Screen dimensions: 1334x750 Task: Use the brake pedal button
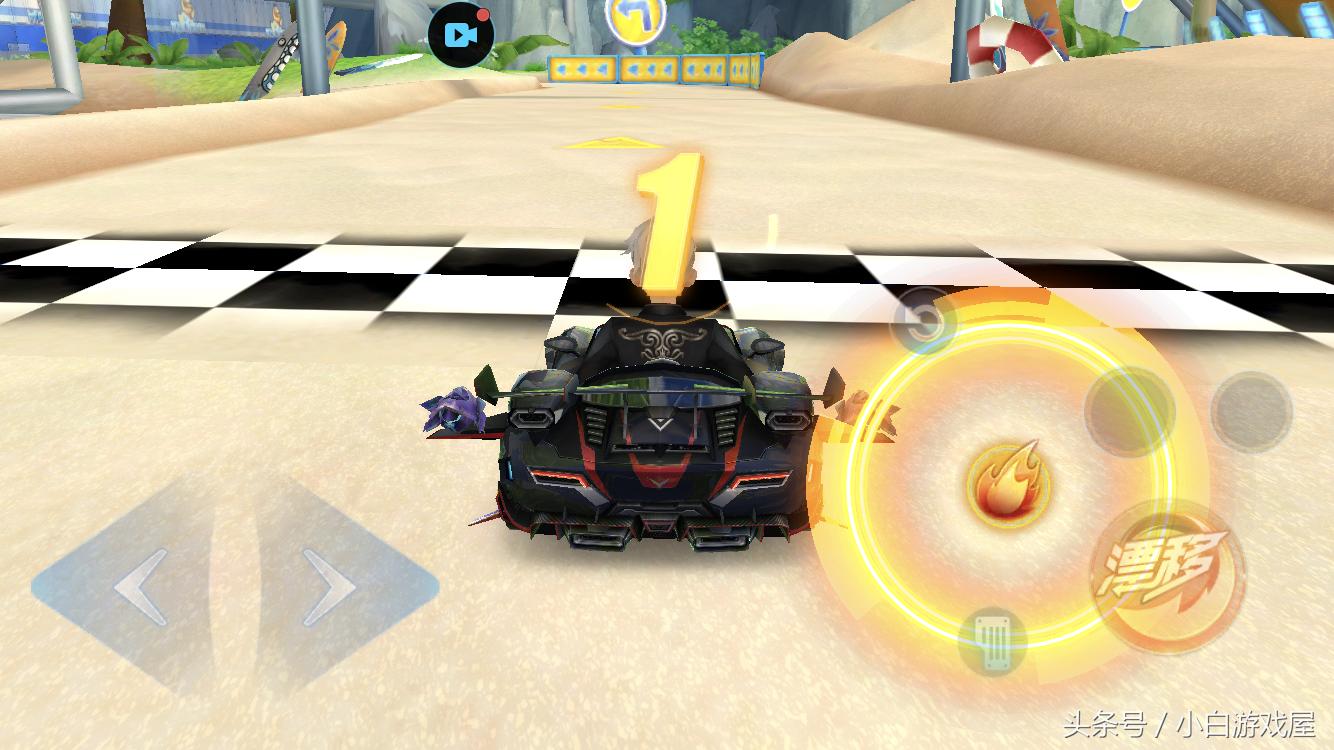coord(992,641)
